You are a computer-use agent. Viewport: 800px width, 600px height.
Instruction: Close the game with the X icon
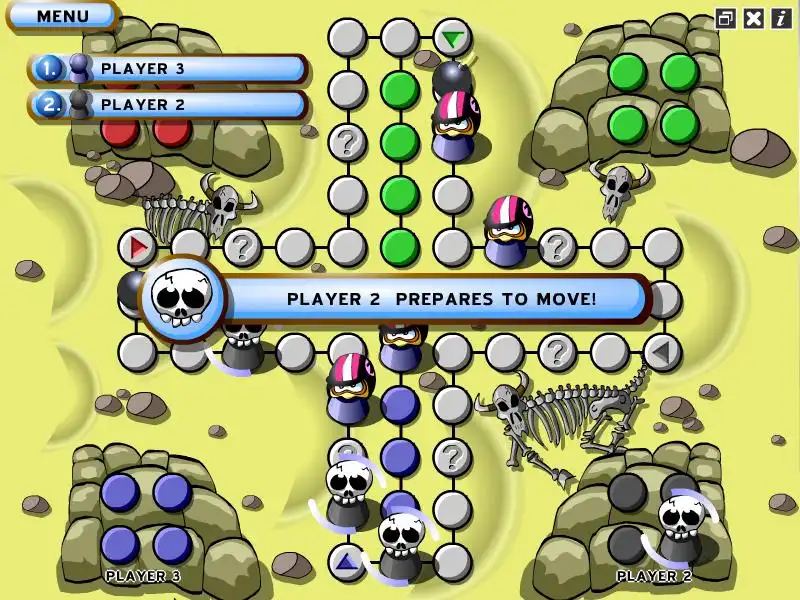point(754,18)
